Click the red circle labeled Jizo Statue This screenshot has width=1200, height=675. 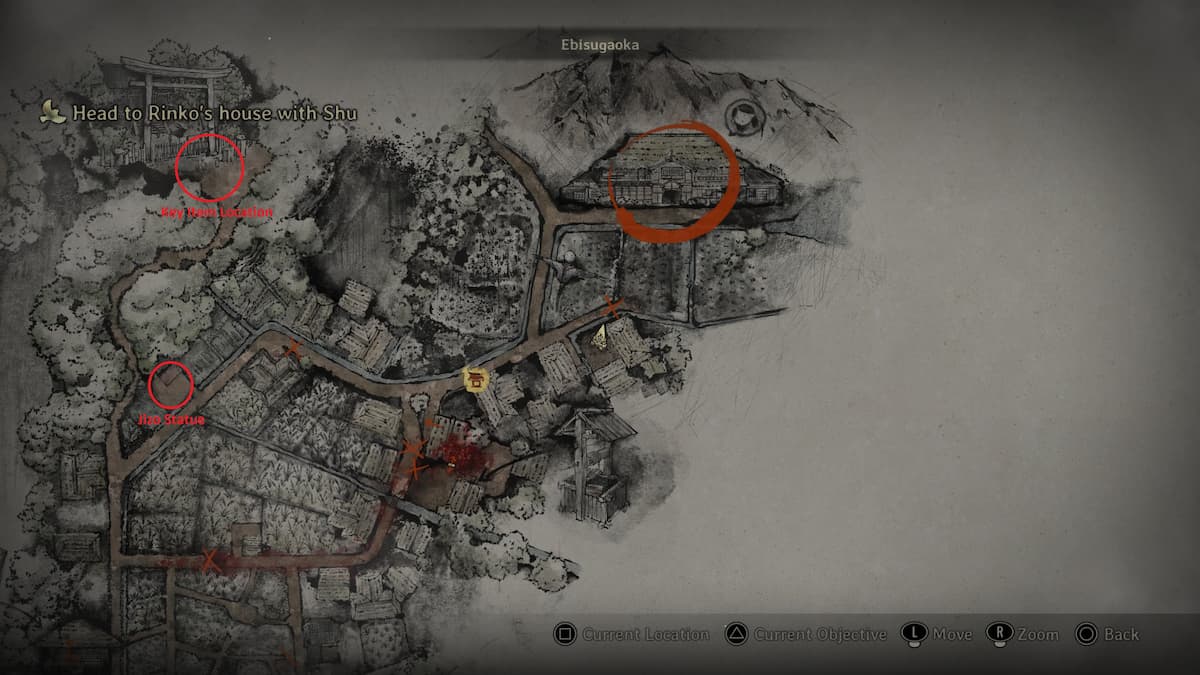171,384
